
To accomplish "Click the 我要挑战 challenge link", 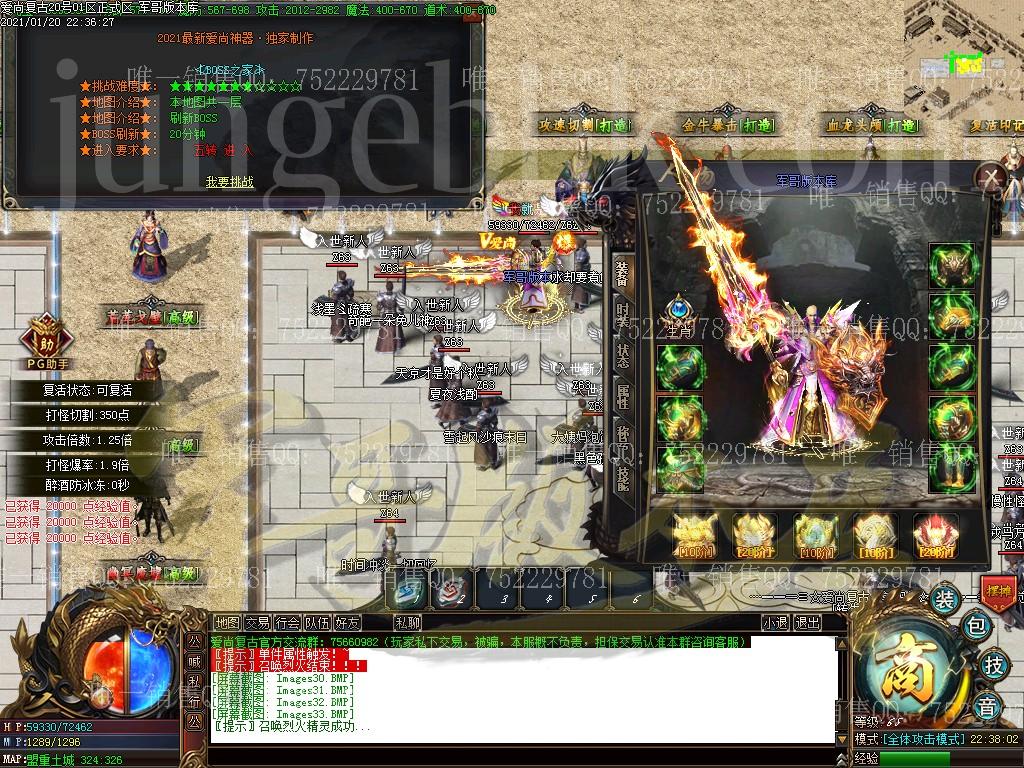I will (230, 182).
